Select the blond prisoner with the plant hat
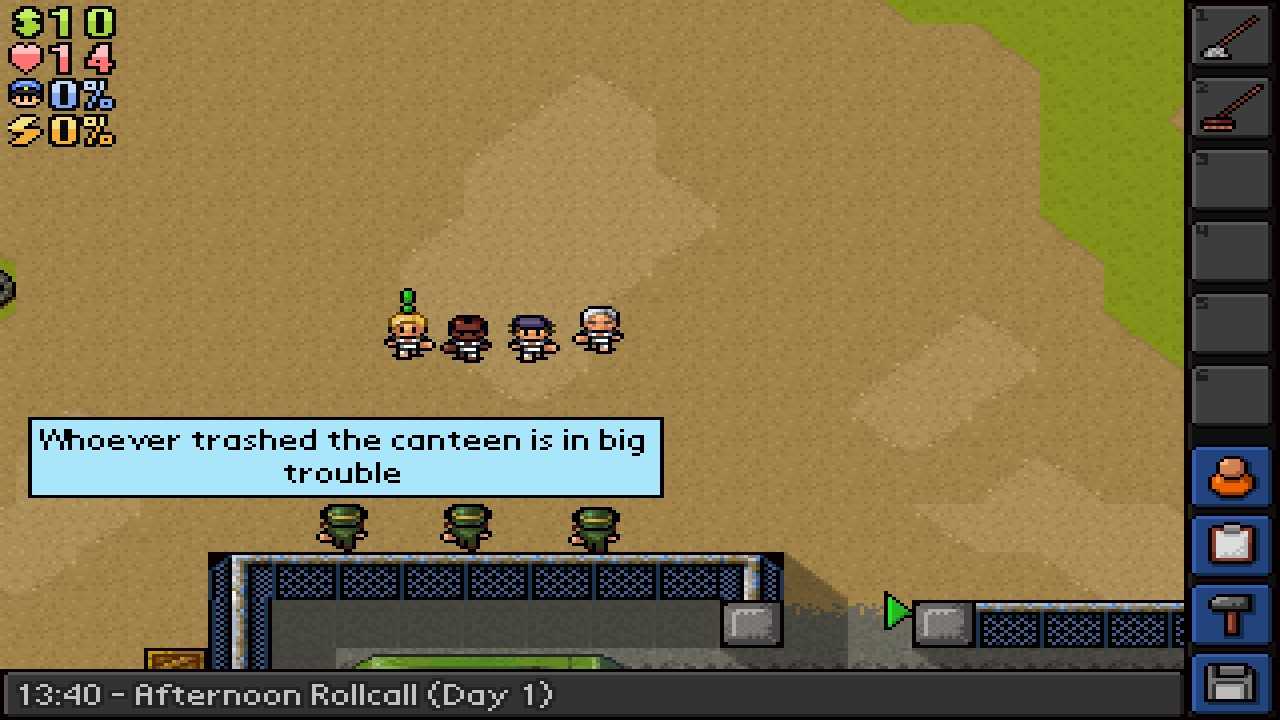This screenshot has width=1280, height=720. [406, 330]
